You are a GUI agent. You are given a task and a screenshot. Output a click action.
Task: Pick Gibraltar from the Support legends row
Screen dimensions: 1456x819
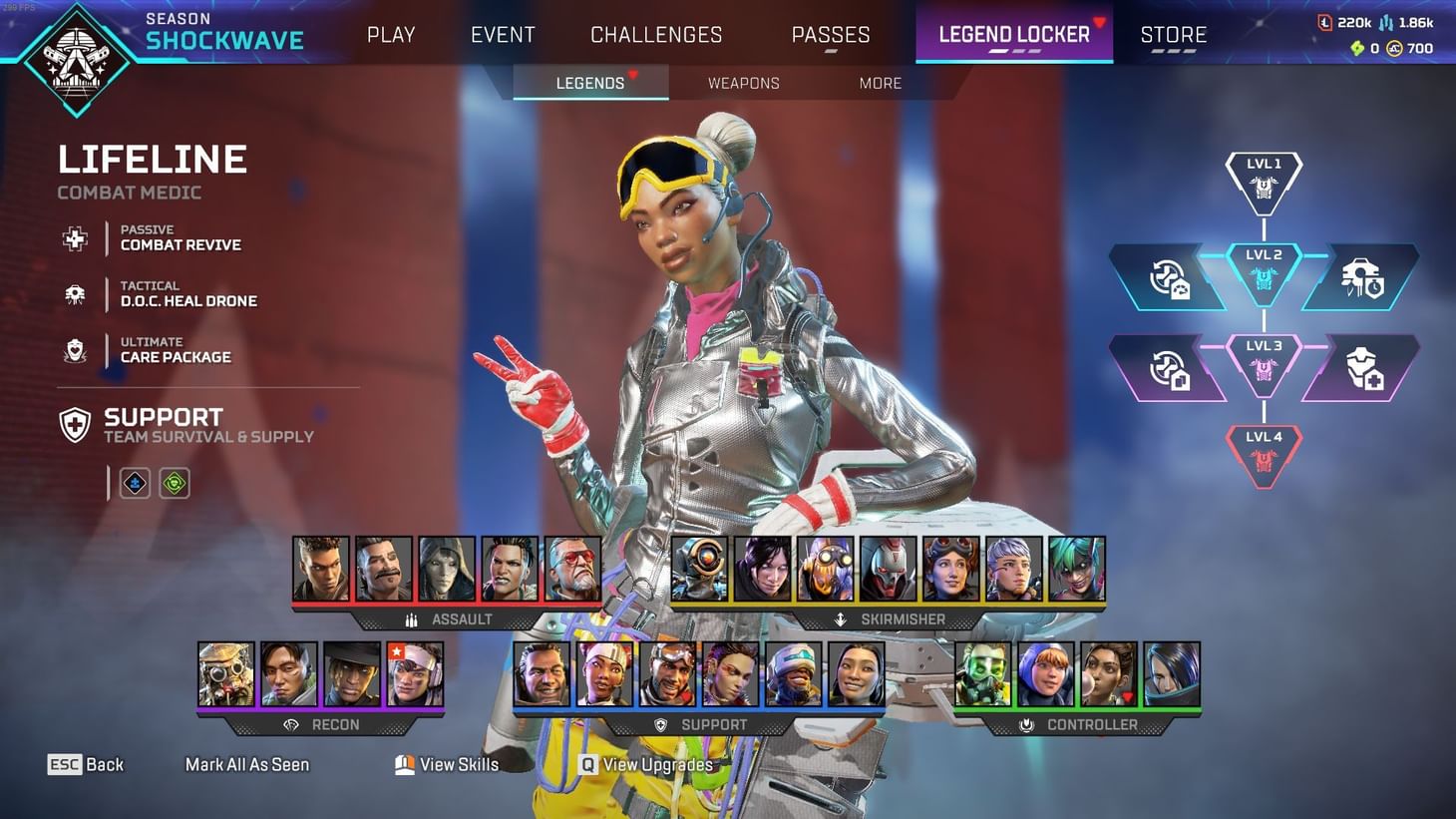(542, 673)
